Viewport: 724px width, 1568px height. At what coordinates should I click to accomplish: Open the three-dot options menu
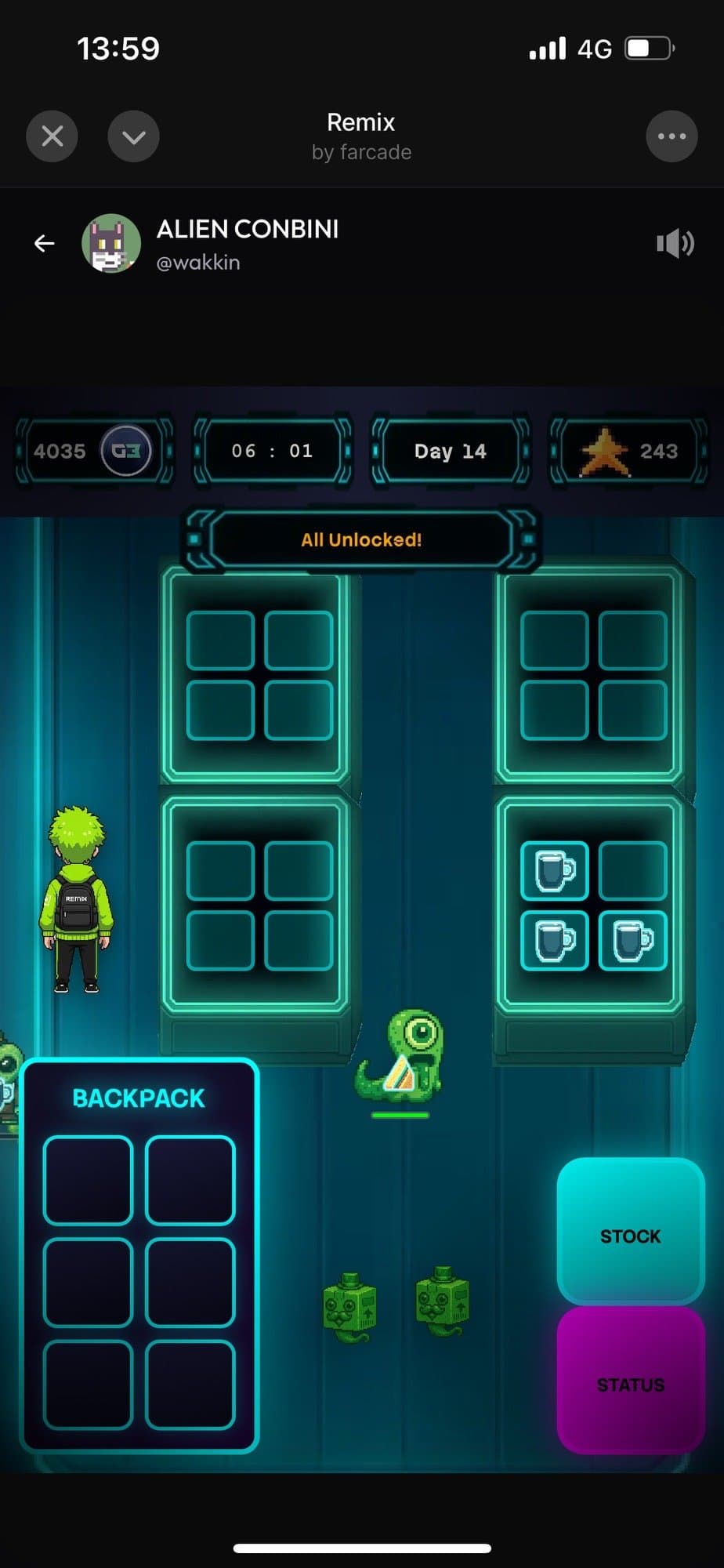[x=672, y=137]
